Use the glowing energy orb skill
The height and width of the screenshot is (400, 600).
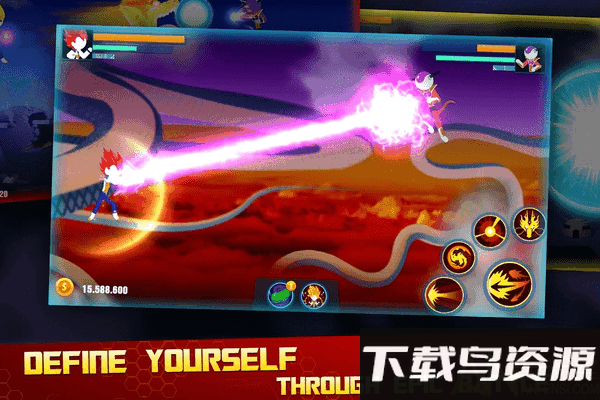coord(489,231)
